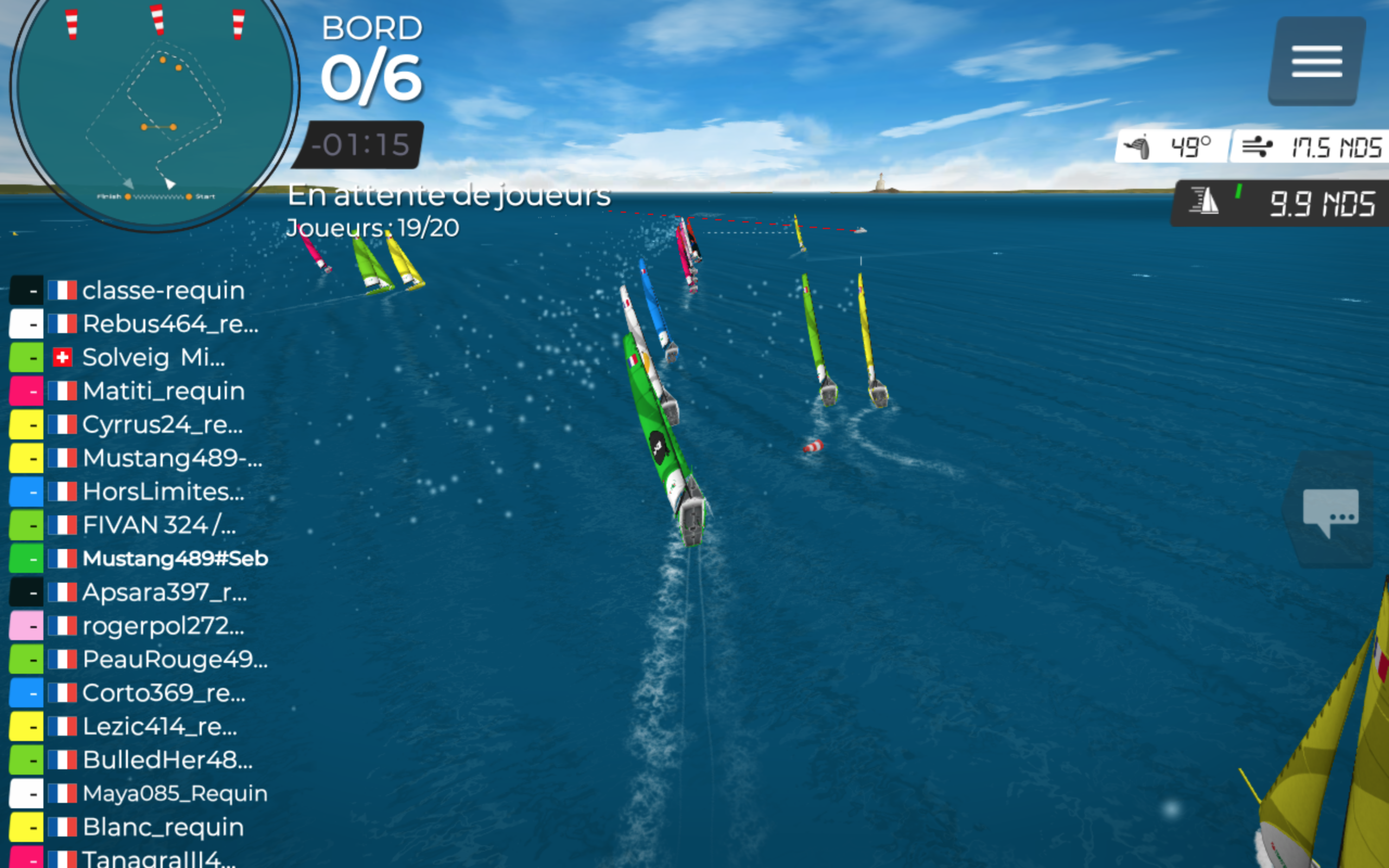Select player classe-requin in the list
This screenshot has height=868, width=1389.
(x=163, y=290)
